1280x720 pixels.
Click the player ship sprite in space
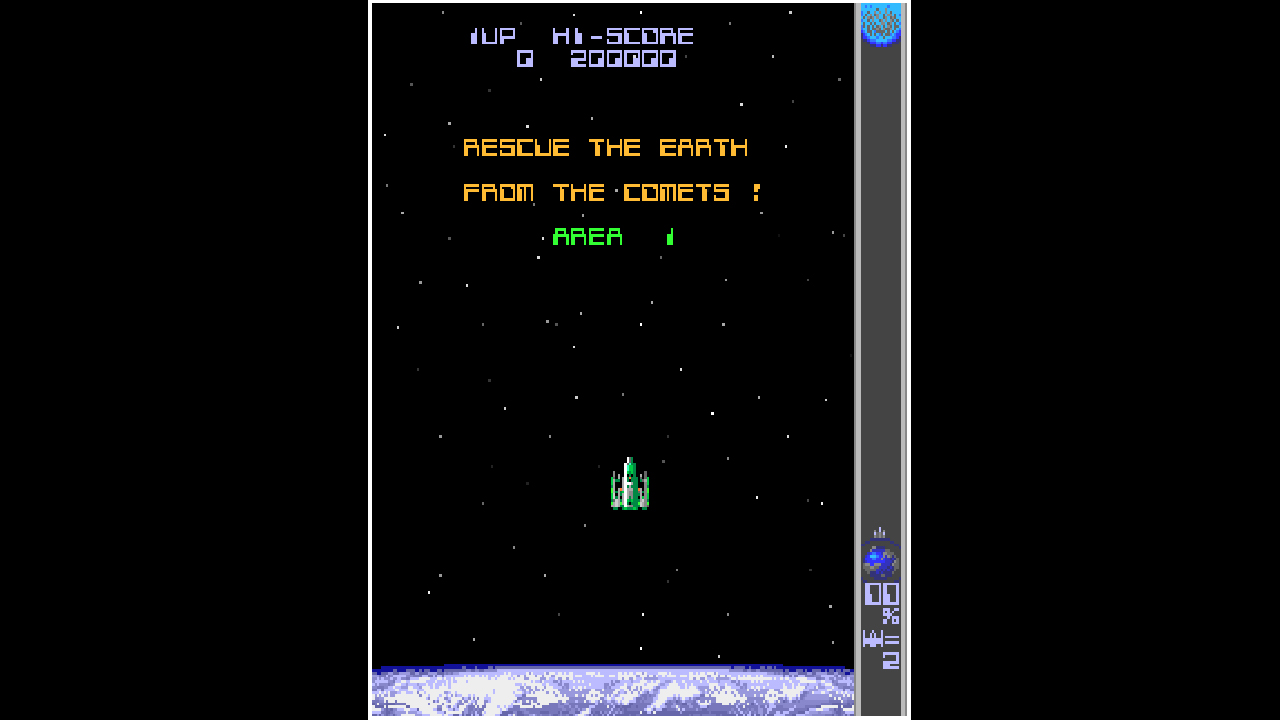click(629, 483)
